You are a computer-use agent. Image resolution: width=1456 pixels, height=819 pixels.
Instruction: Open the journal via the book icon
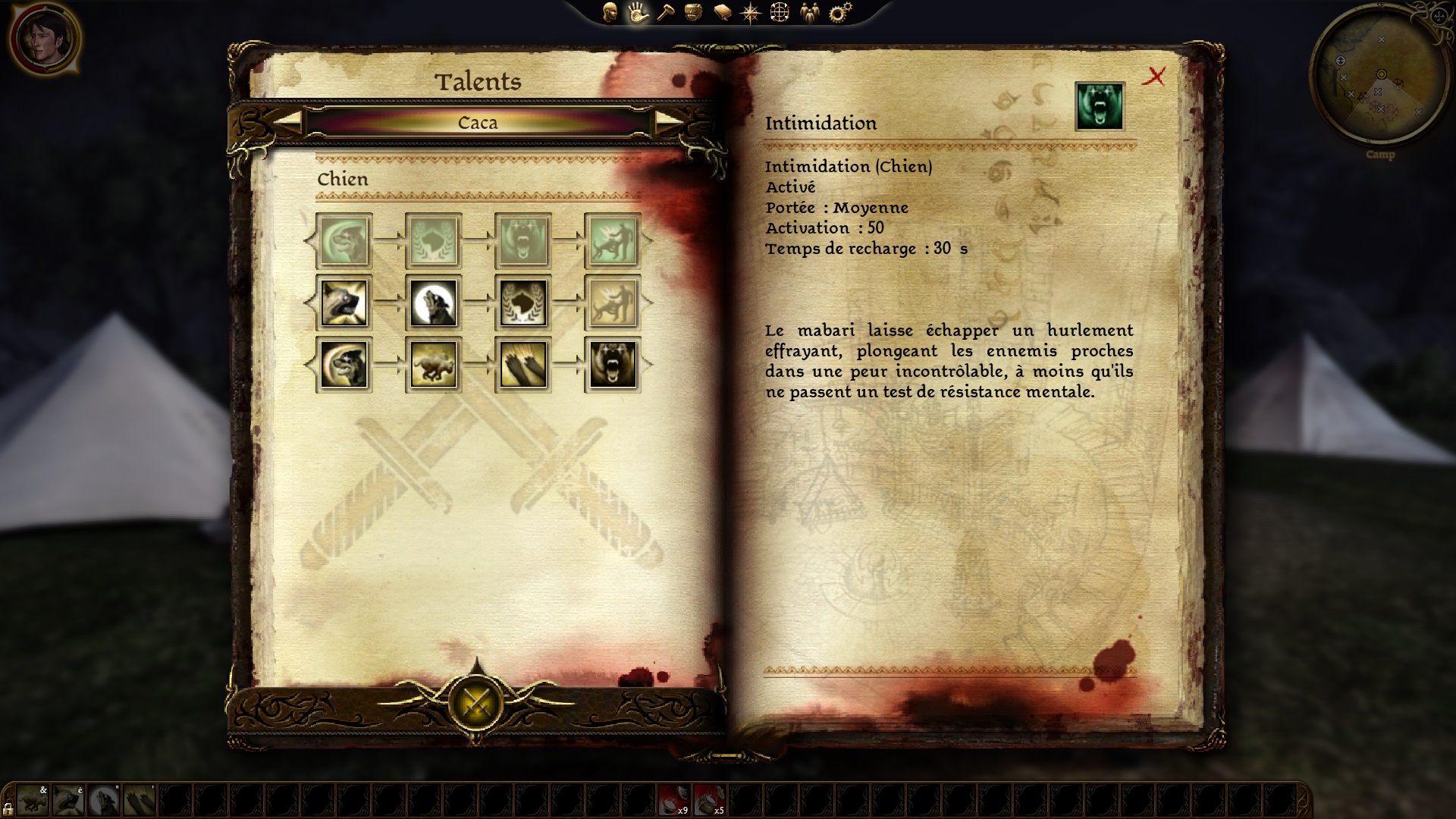tap(722, 13)
